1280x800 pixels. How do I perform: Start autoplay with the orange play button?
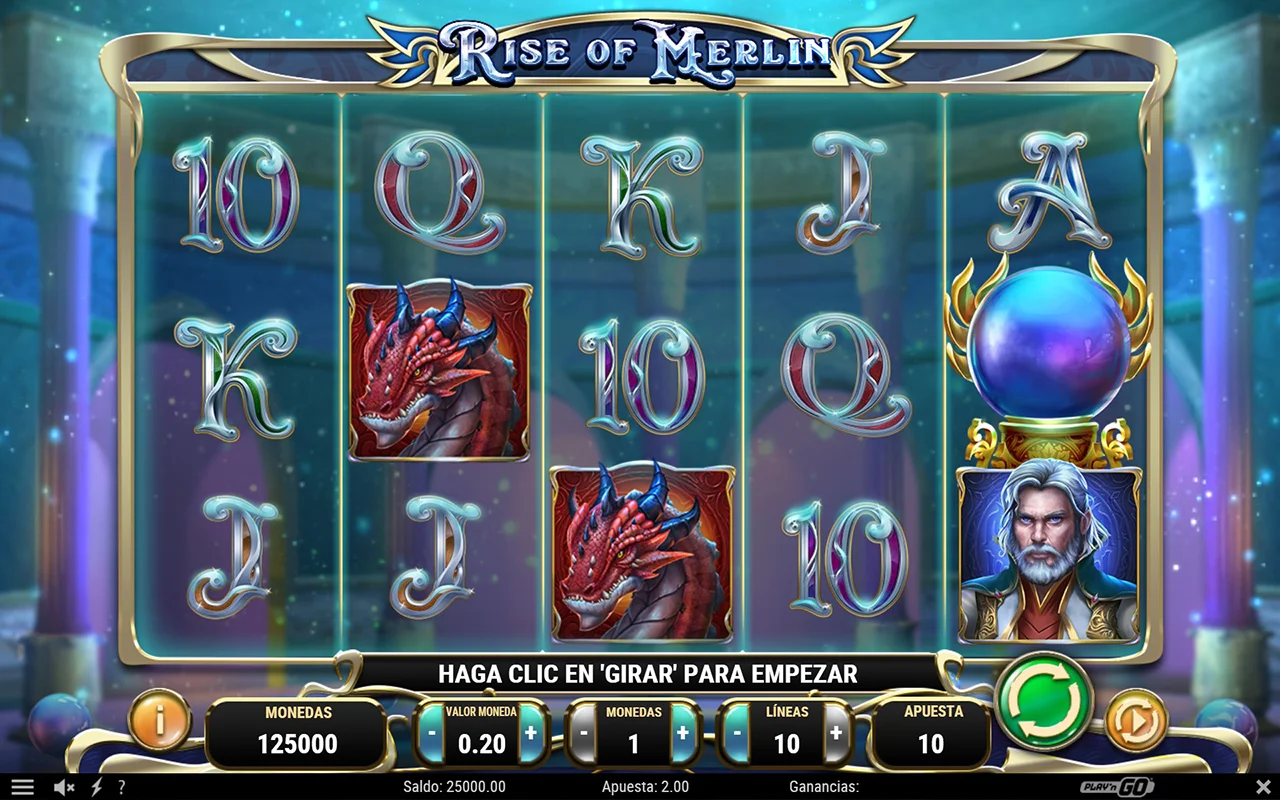[x=1137, y=719]
